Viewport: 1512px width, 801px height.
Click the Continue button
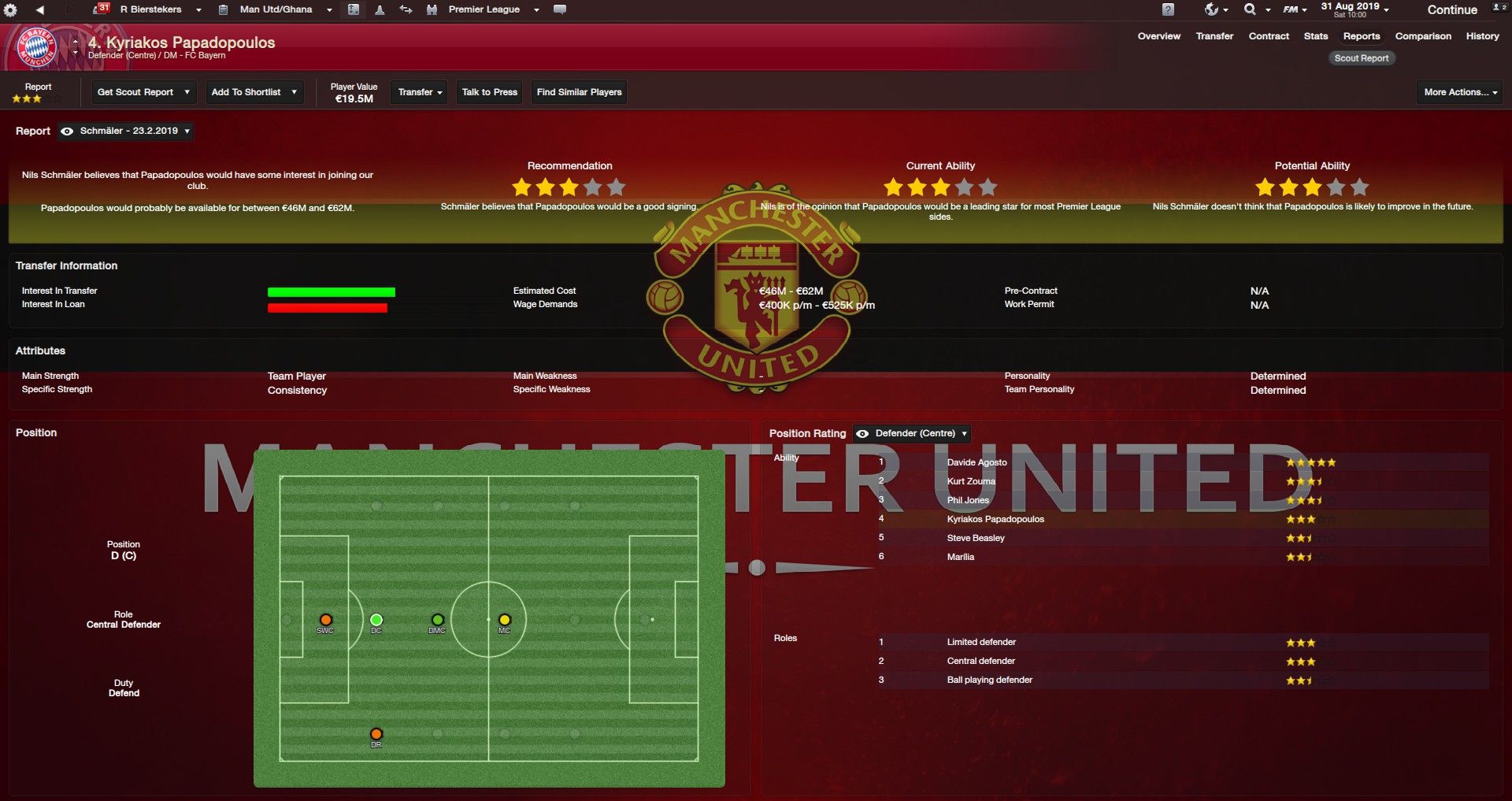(1451, 10)
